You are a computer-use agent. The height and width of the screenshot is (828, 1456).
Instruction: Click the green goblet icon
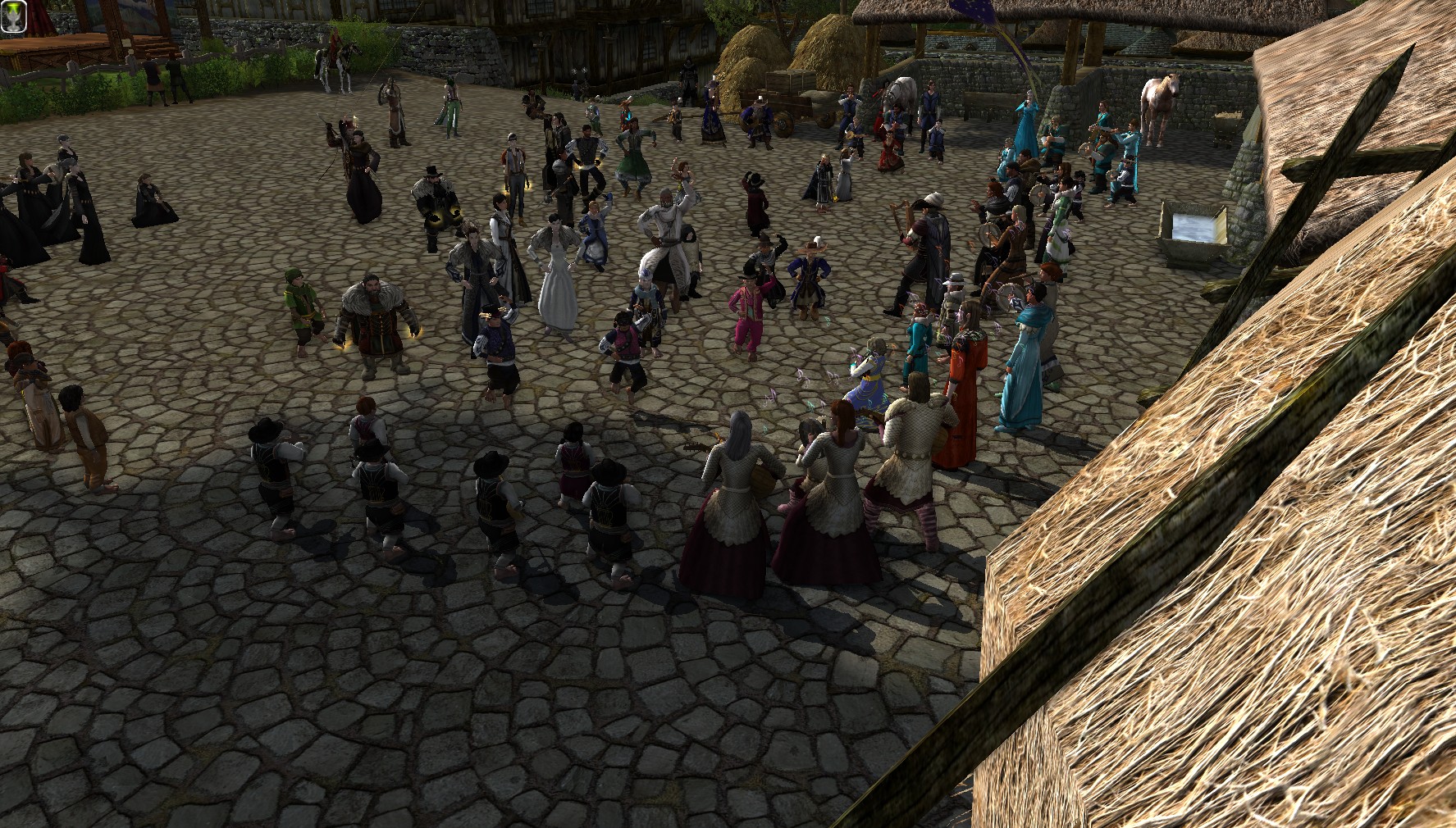point(14,16)
